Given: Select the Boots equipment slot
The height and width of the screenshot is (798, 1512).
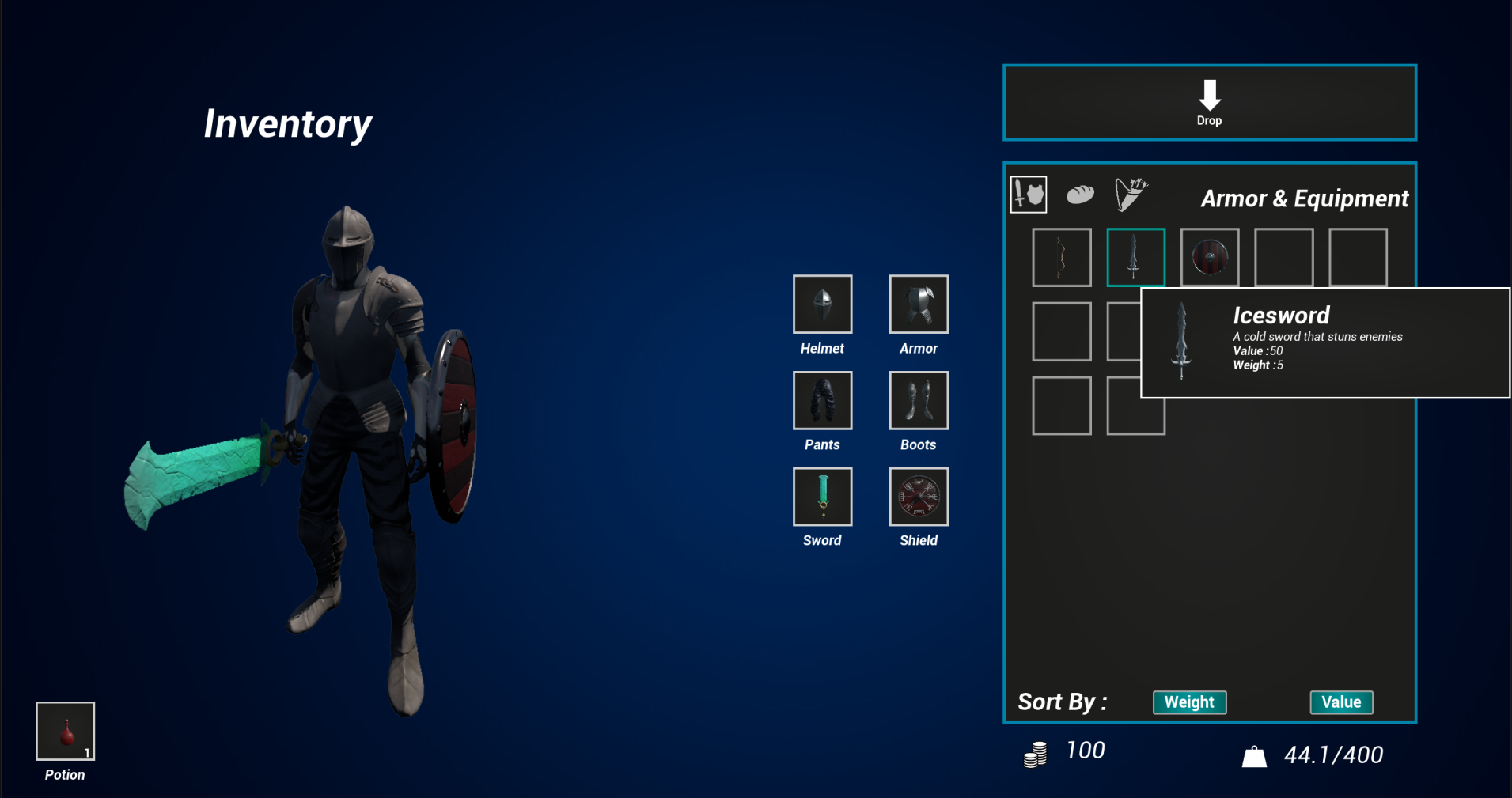Looking at the screenshot, I should pos(918,400).
